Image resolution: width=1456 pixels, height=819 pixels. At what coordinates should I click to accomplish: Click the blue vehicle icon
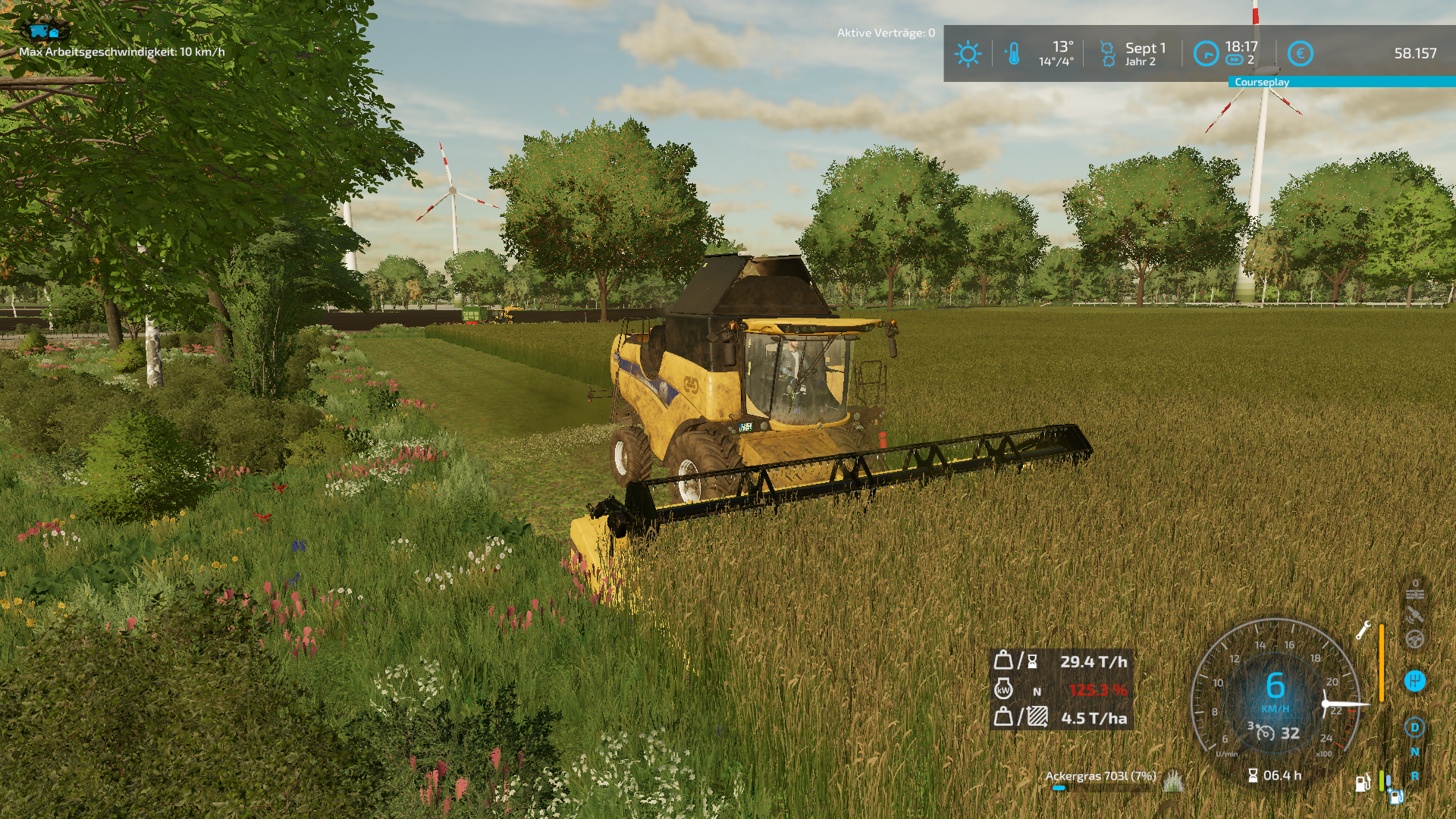[44, 31]
